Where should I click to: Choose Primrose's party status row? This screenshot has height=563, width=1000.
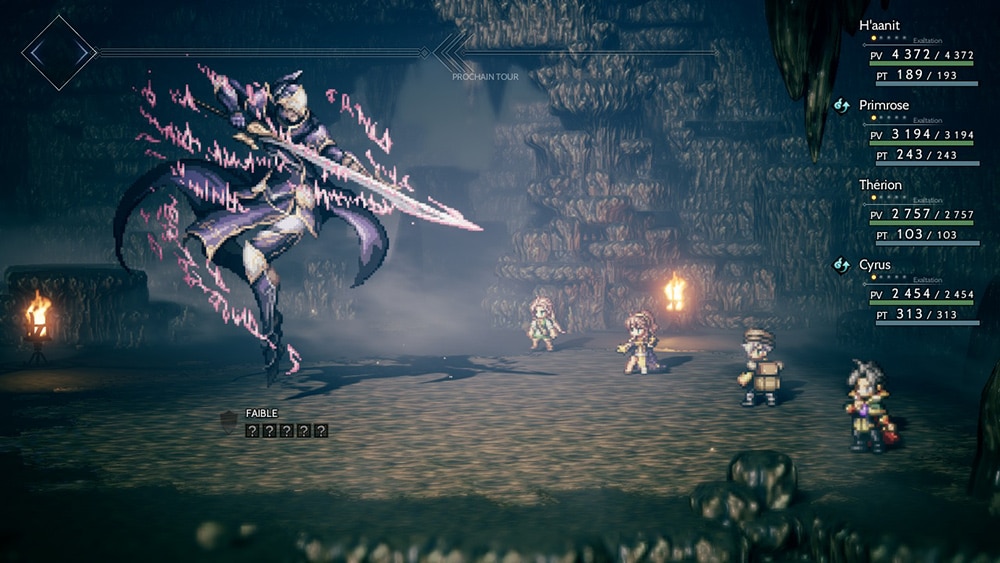pyautogui.click(x=884, y=105)
